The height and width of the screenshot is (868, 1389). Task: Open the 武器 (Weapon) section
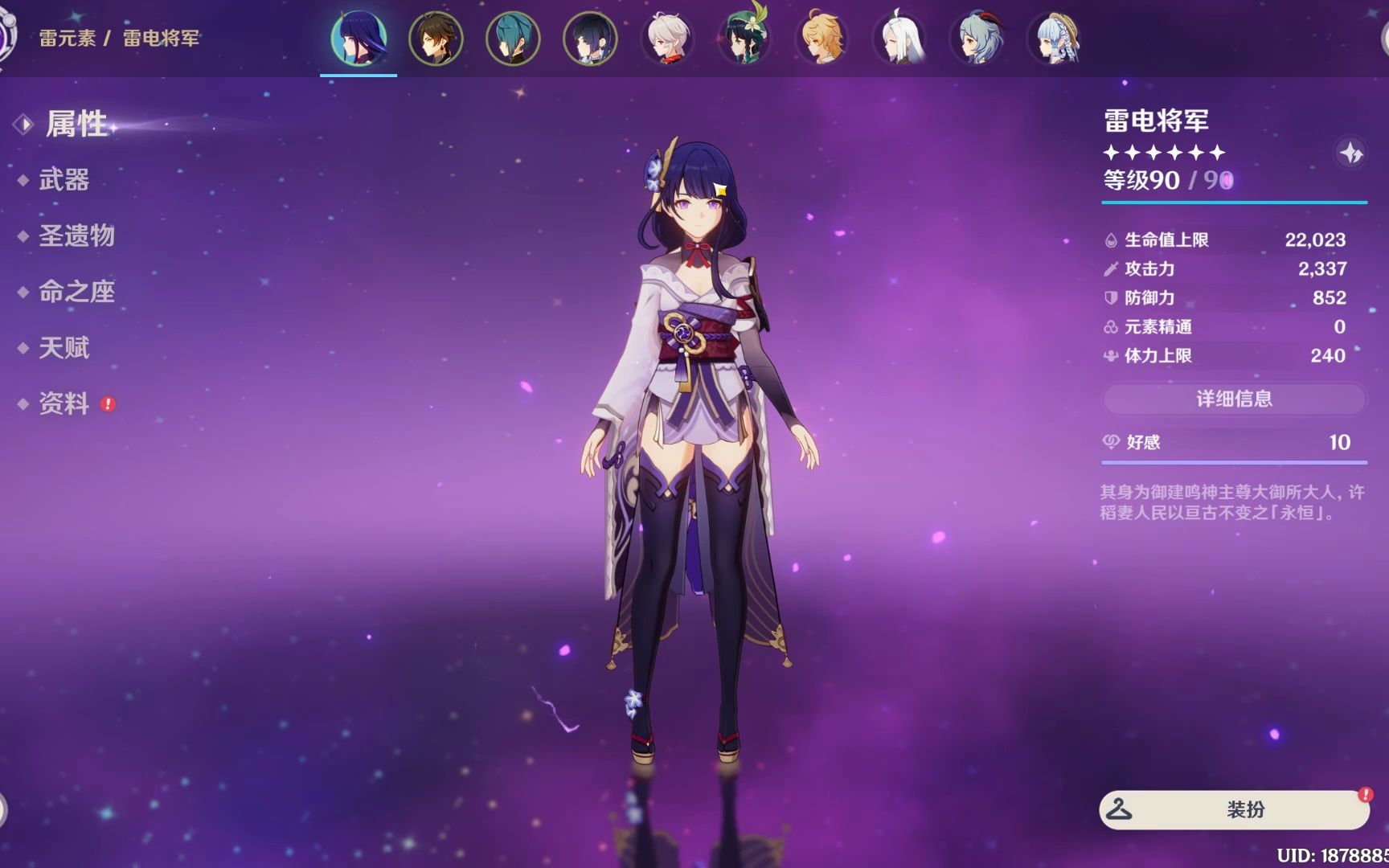click(64, 180)
